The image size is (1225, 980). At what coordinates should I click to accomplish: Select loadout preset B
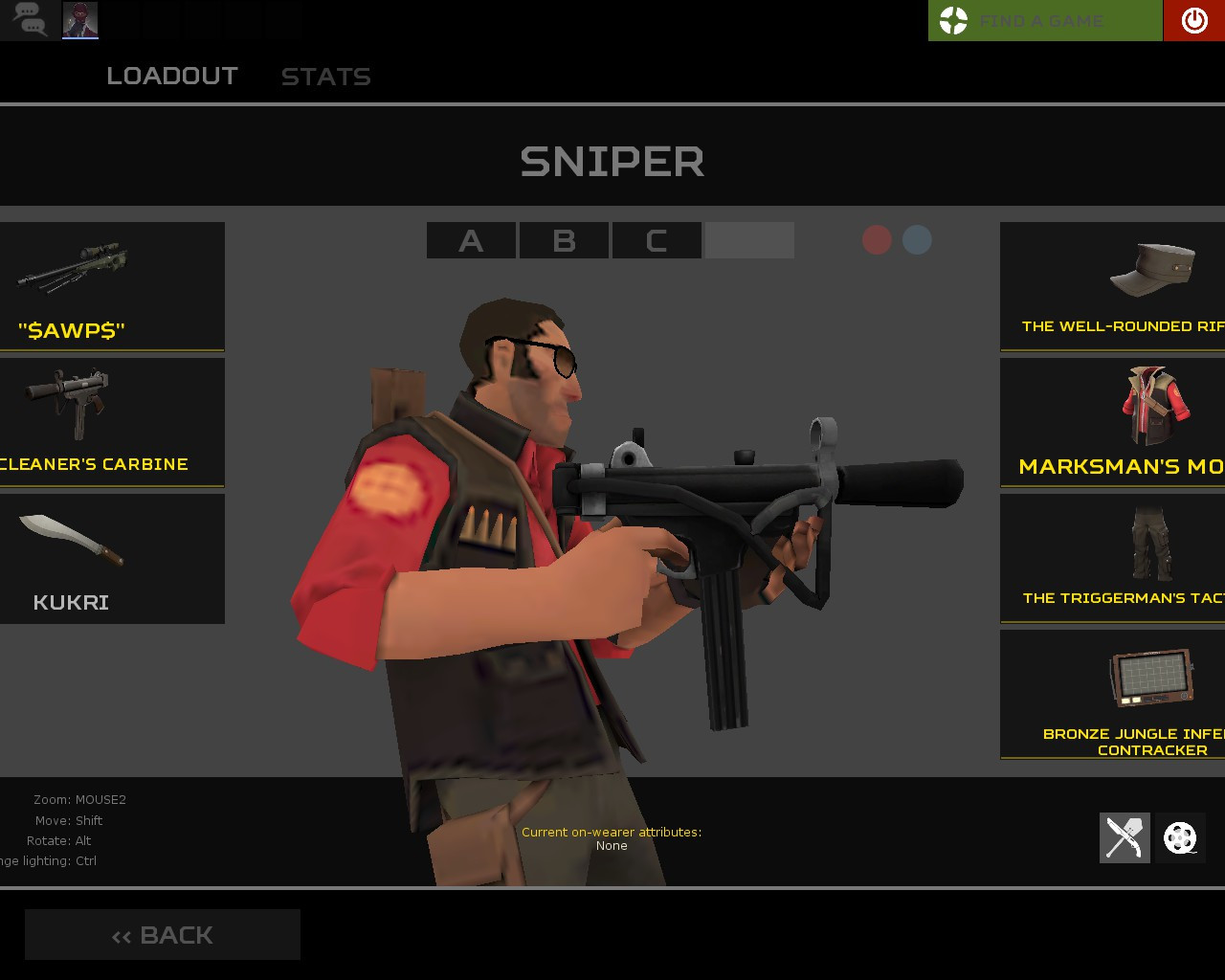point(564,240)
